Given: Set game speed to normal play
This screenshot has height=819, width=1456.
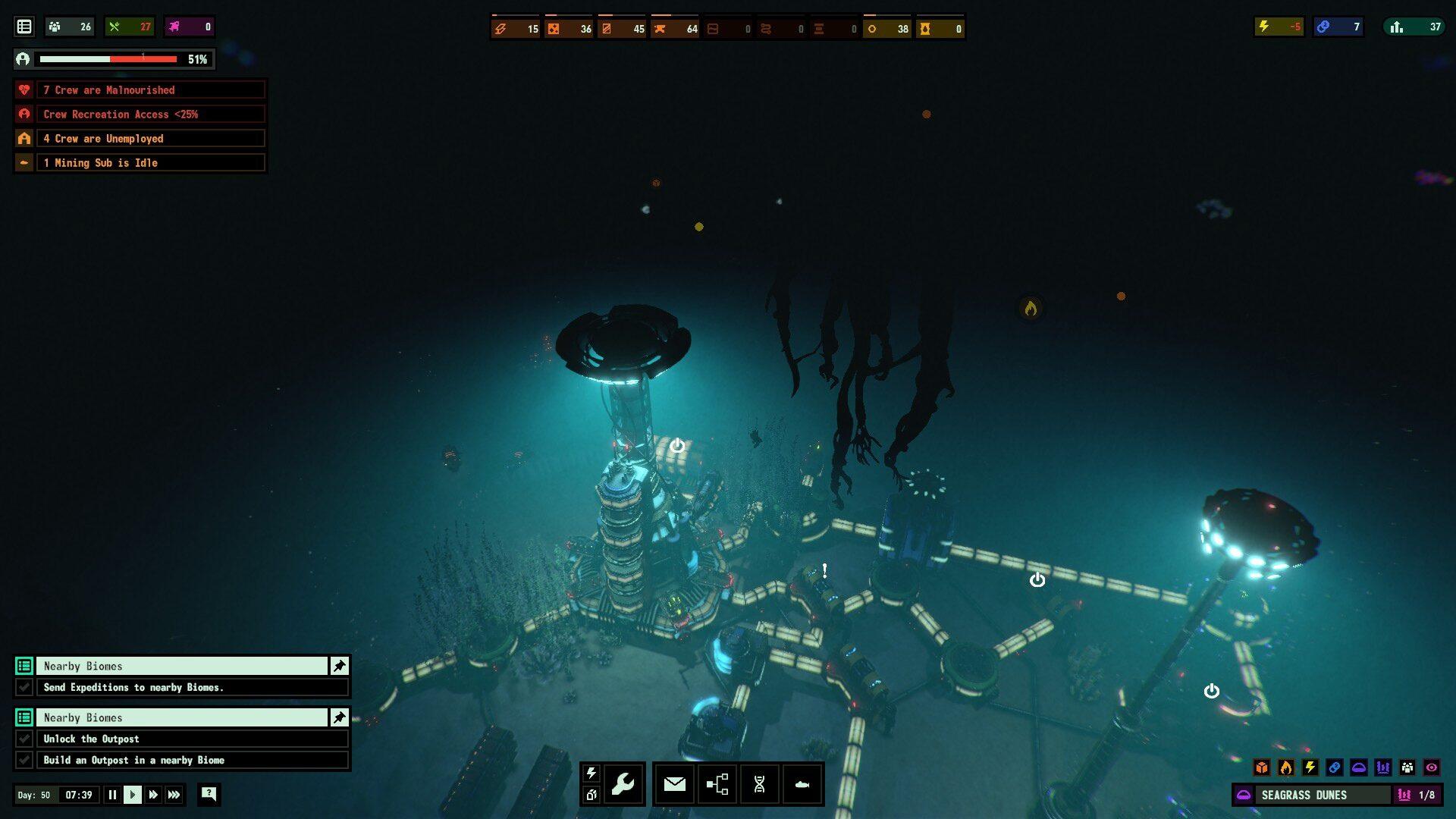Looking at the screenshot, I should [x=133, y=795].
